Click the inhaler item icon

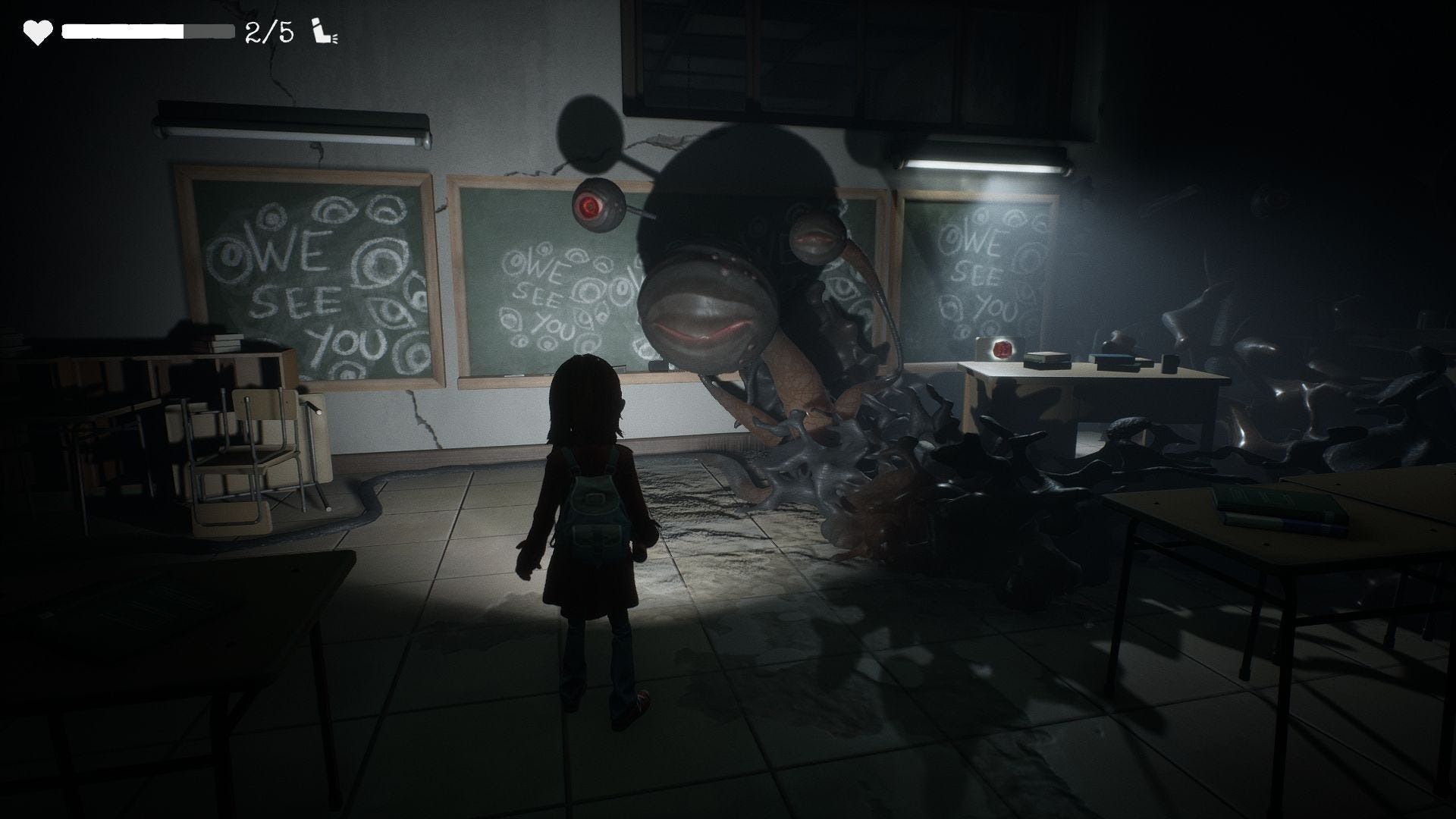coord(325,33)
